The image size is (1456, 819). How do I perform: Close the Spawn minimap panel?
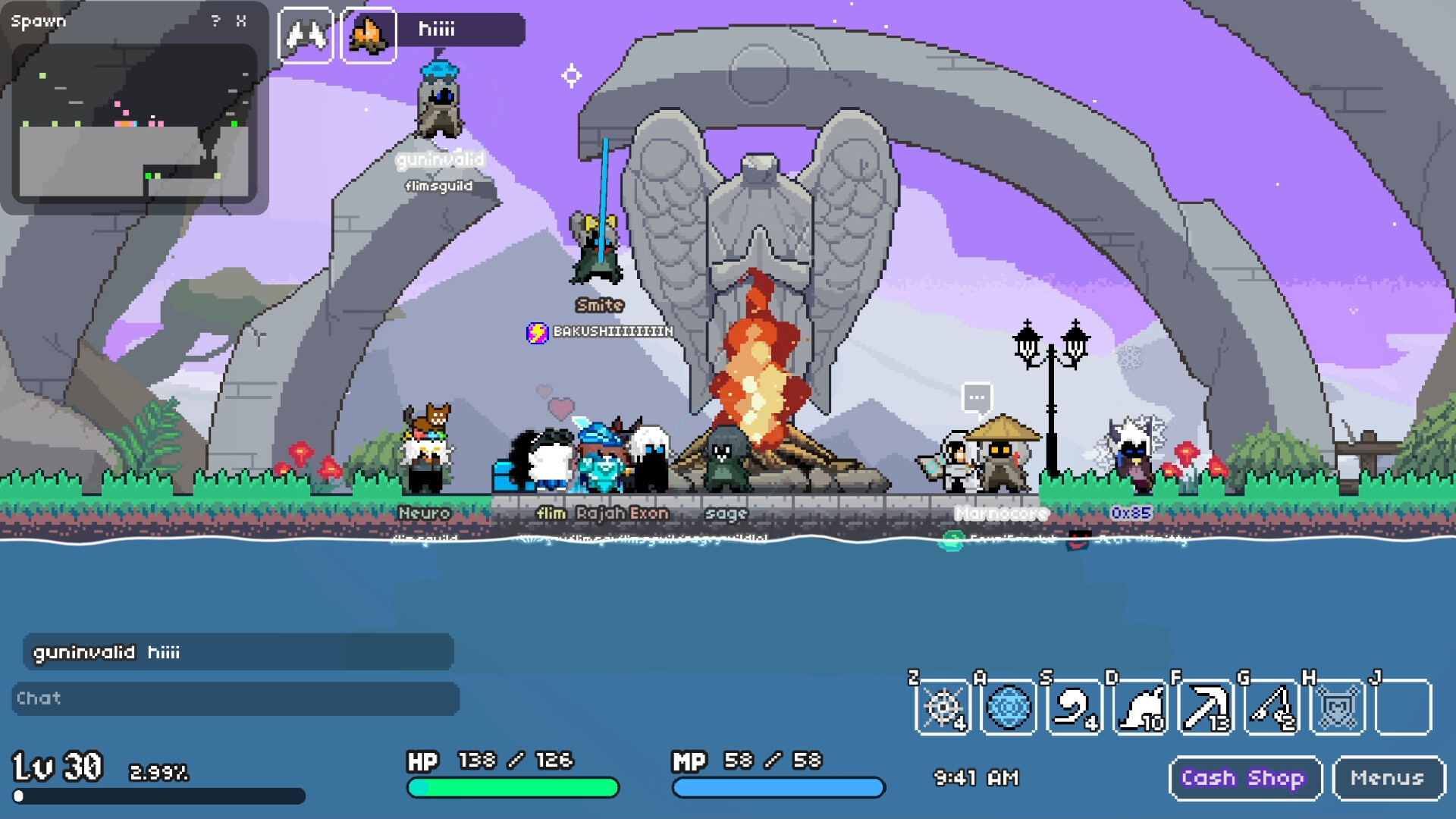coord(243,20)
